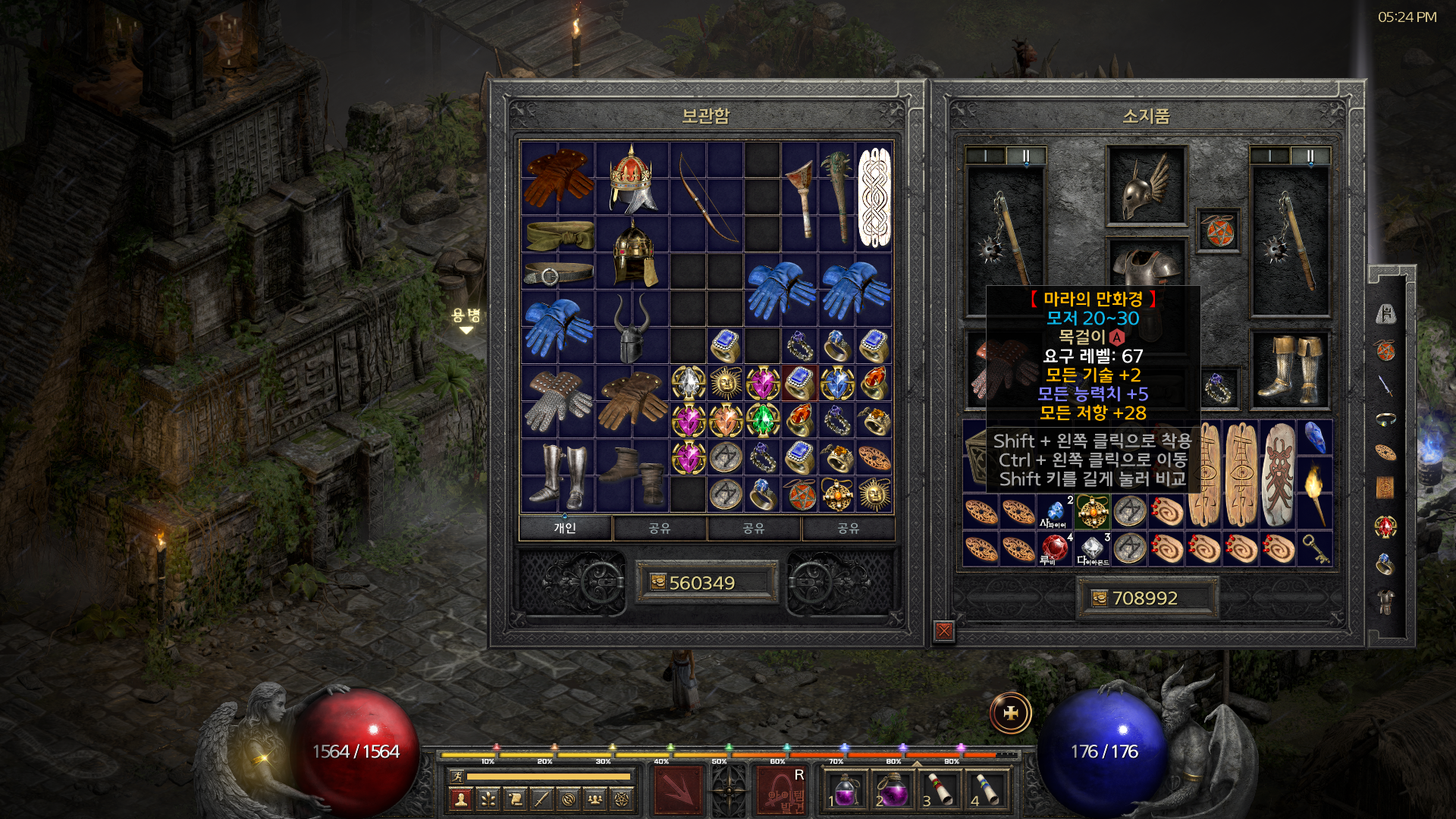Click the round plus button above mana orb

click(x=1011, y=714)
